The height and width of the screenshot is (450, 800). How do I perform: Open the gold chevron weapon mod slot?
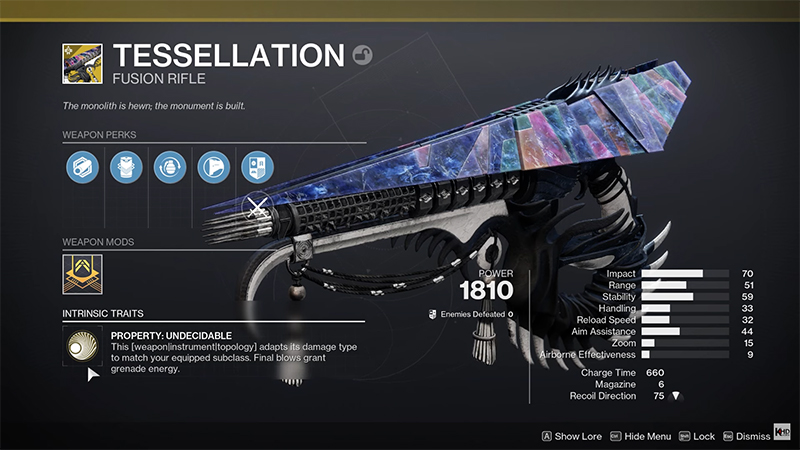pyautogui.click(x=82, y=274)
